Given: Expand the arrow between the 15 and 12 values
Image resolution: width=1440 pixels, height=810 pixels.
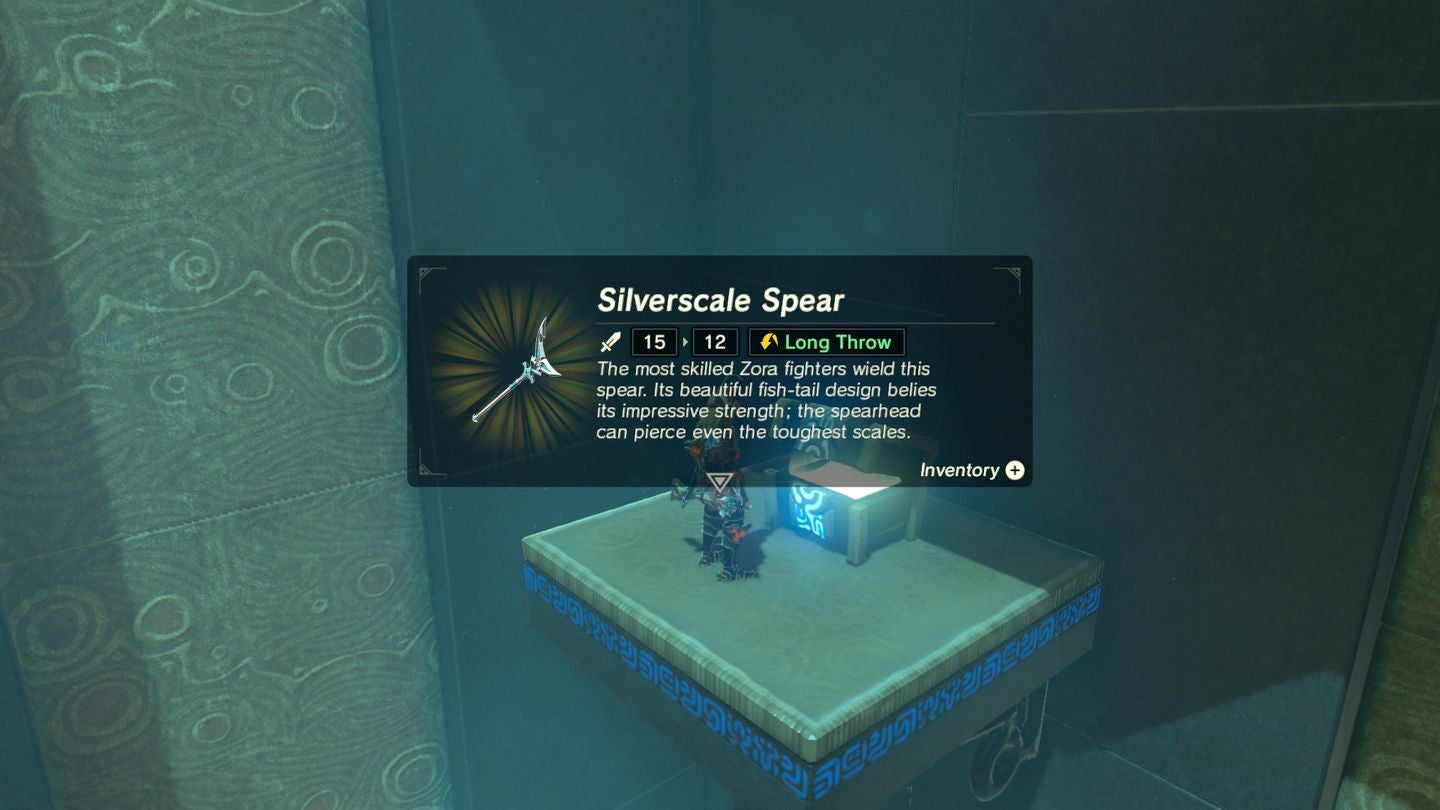Looking at the screenshot, I should pos(683,342).
